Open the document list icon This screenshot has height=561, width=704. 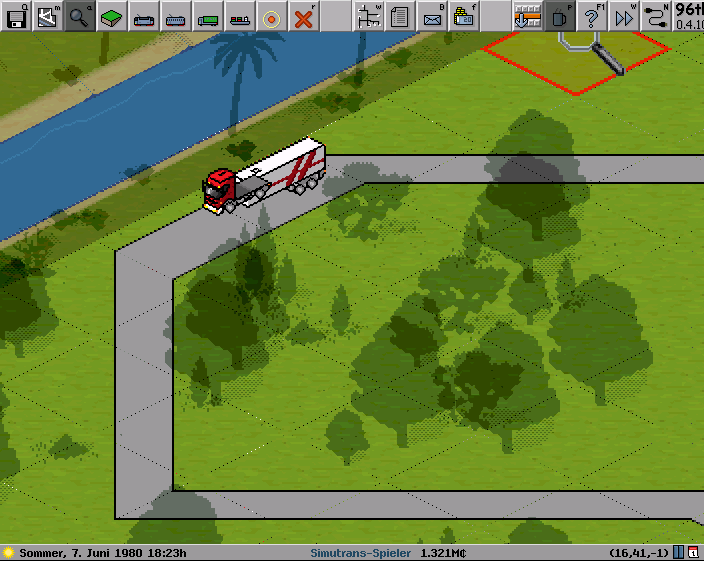coord(400,16)
